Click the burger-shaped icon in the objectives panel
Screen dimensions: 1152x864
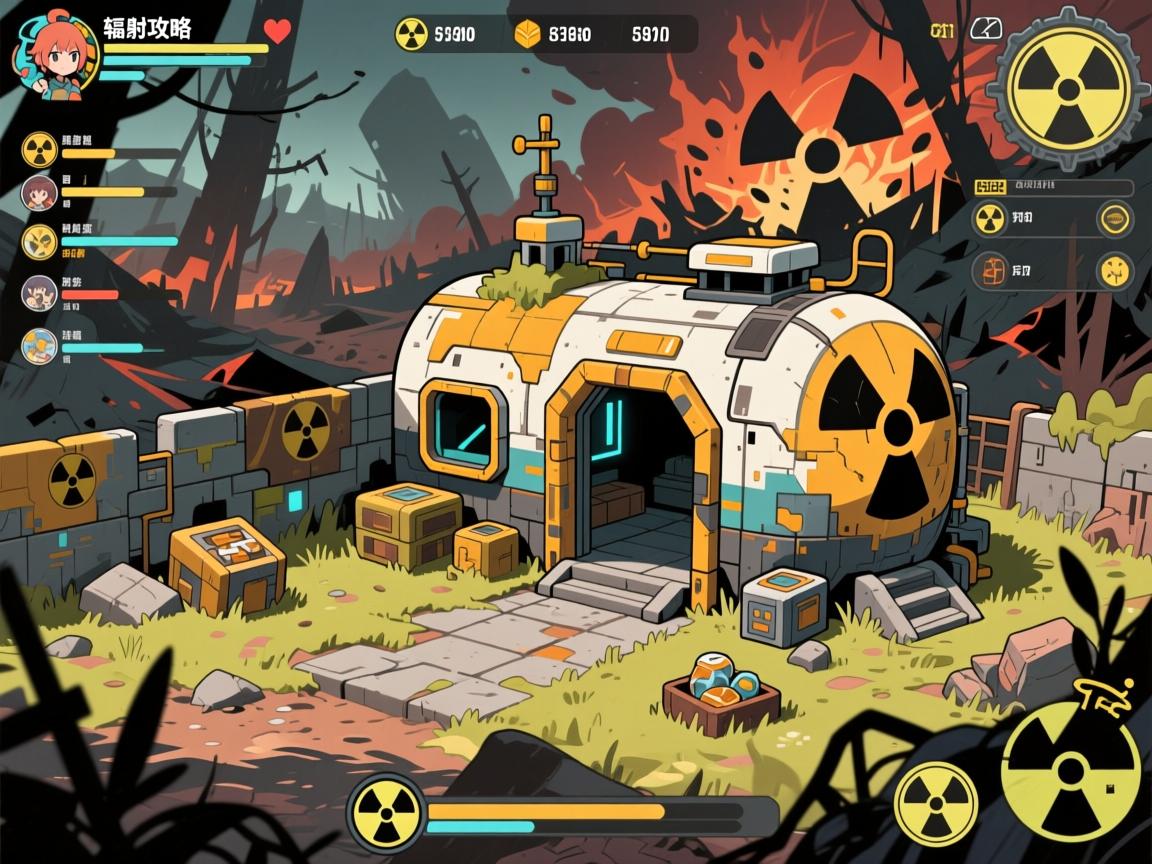pos(1113,218)
